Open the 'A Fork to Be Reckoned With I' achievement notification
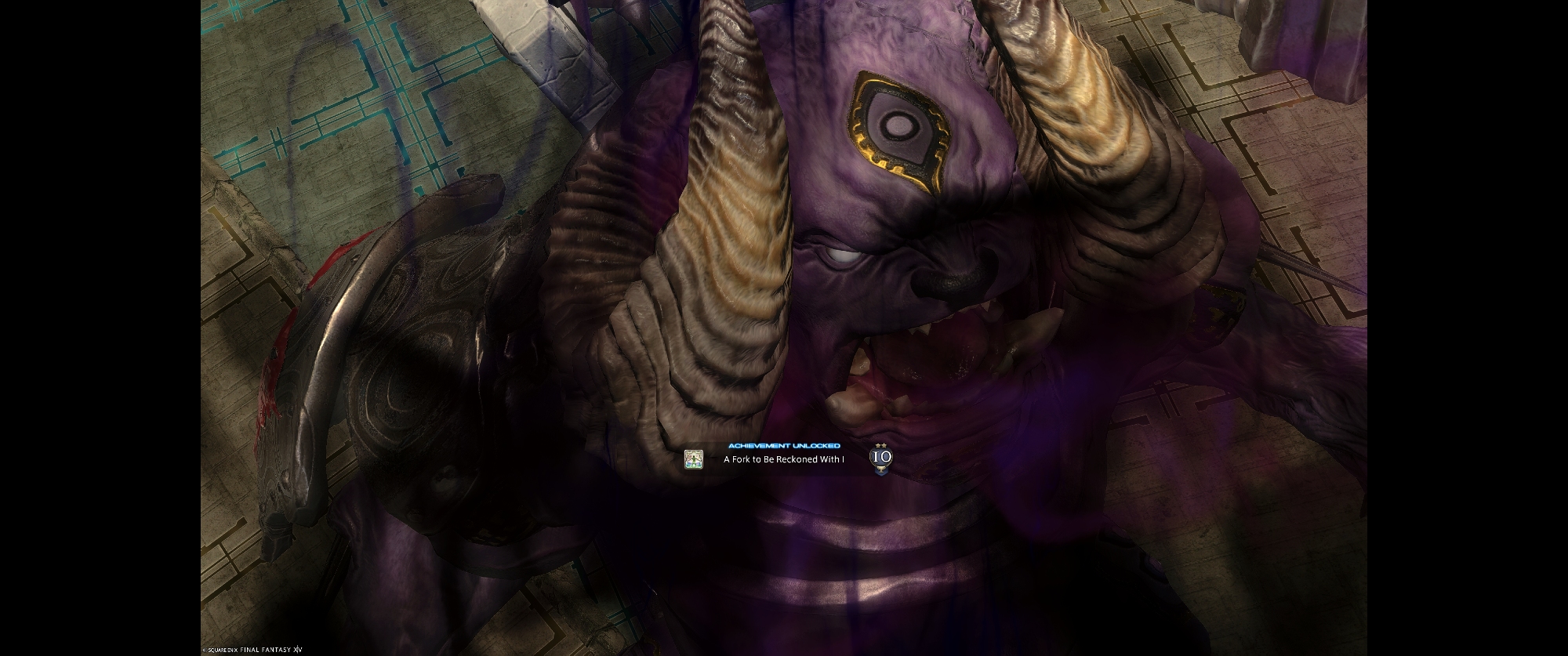The image size is (1568, 656). coord(783,459)
